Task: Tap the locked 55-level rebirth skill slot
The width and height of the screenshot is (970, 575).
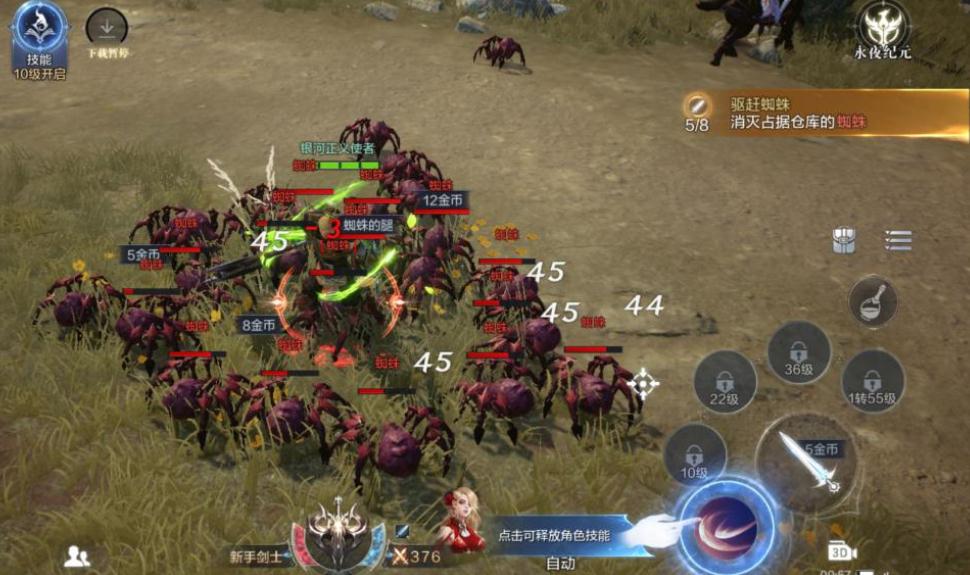Action: (872, 382)
